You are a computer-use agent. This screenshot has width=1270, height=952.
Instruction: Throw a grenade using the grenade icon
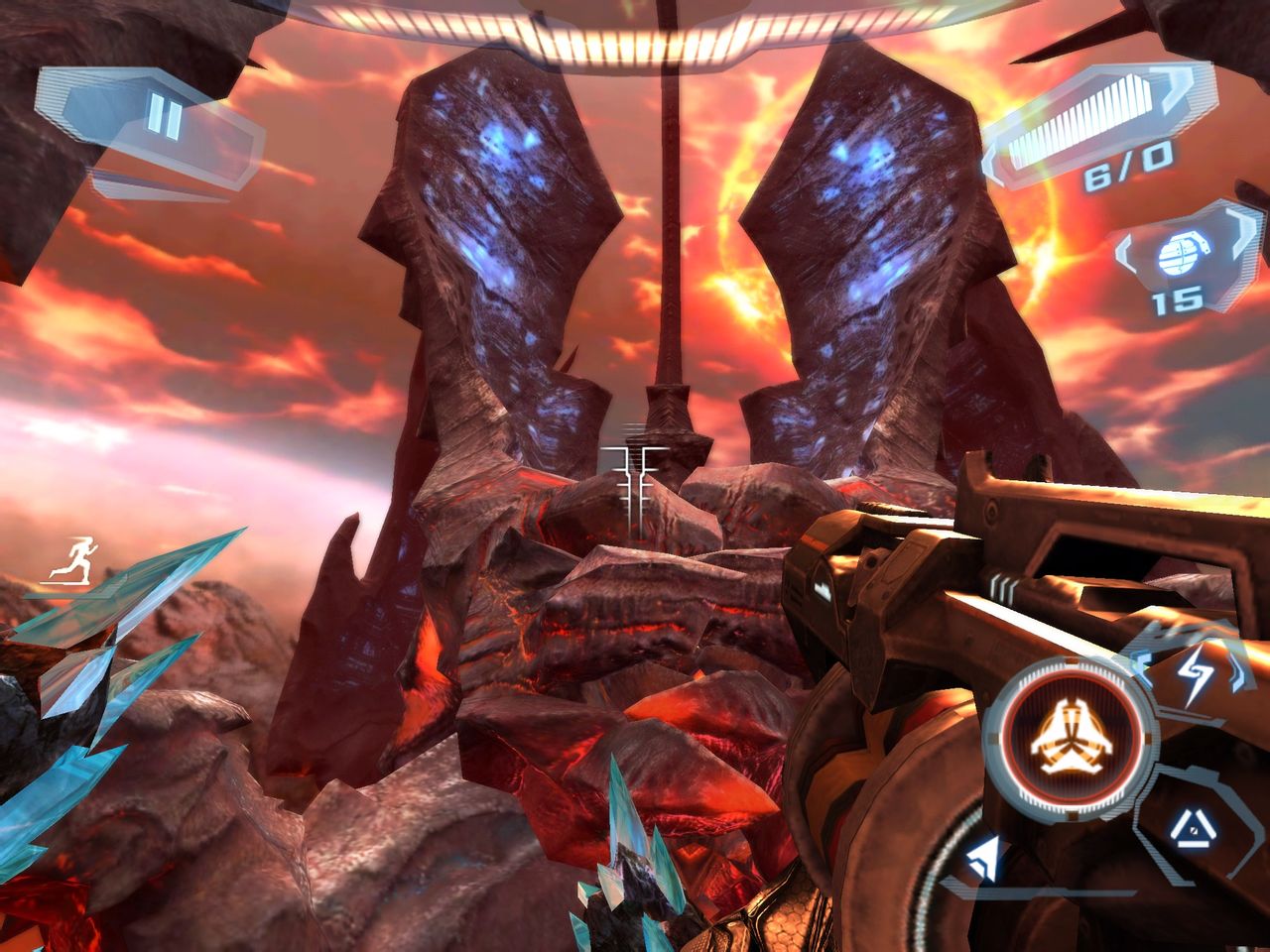[x=1176, y=256]
